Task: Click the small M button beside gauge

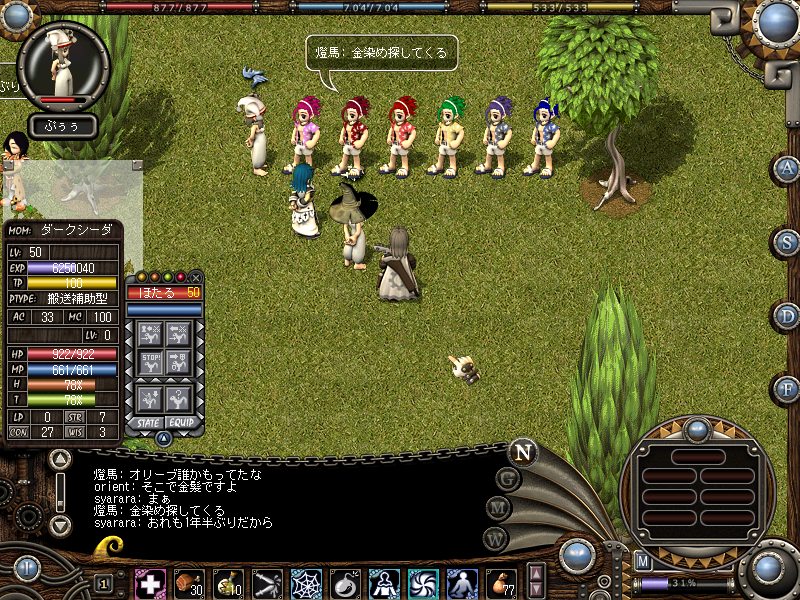Action: tap(644, 561)
